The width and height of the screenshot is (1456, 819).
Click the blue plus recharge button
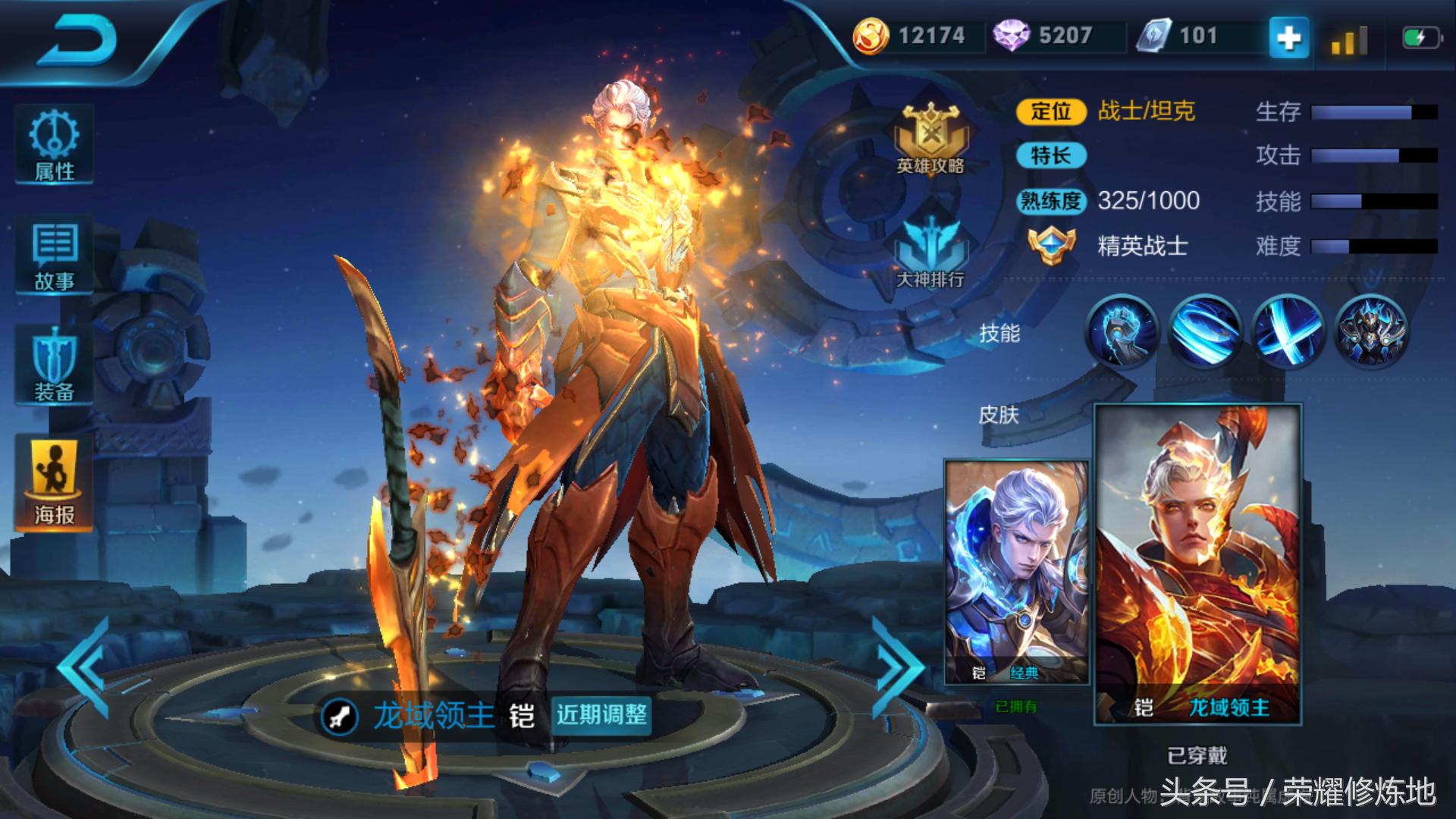(1288, 37)
